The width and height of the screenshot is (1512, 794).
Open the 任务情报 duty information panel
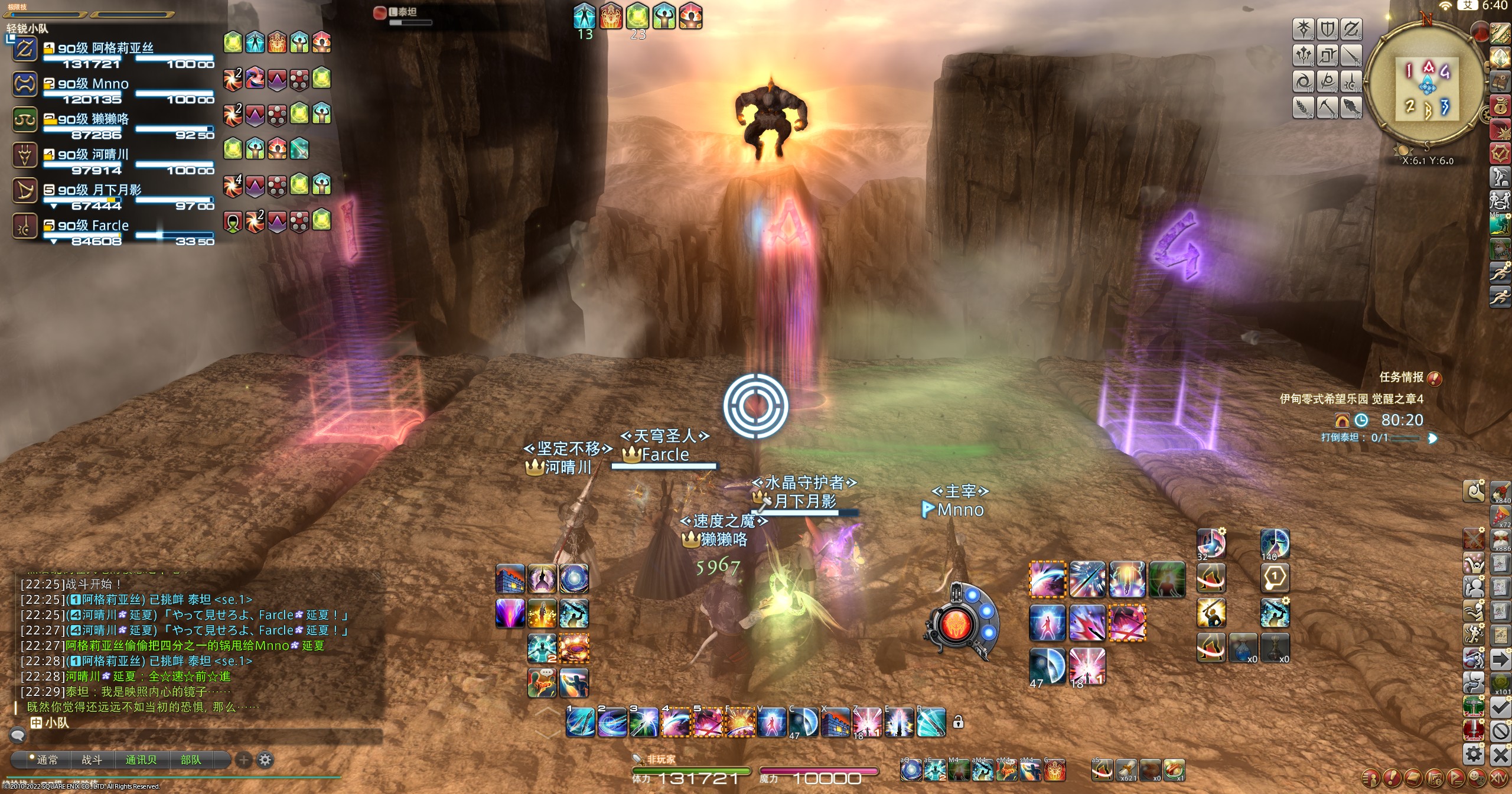(1402, 377)
